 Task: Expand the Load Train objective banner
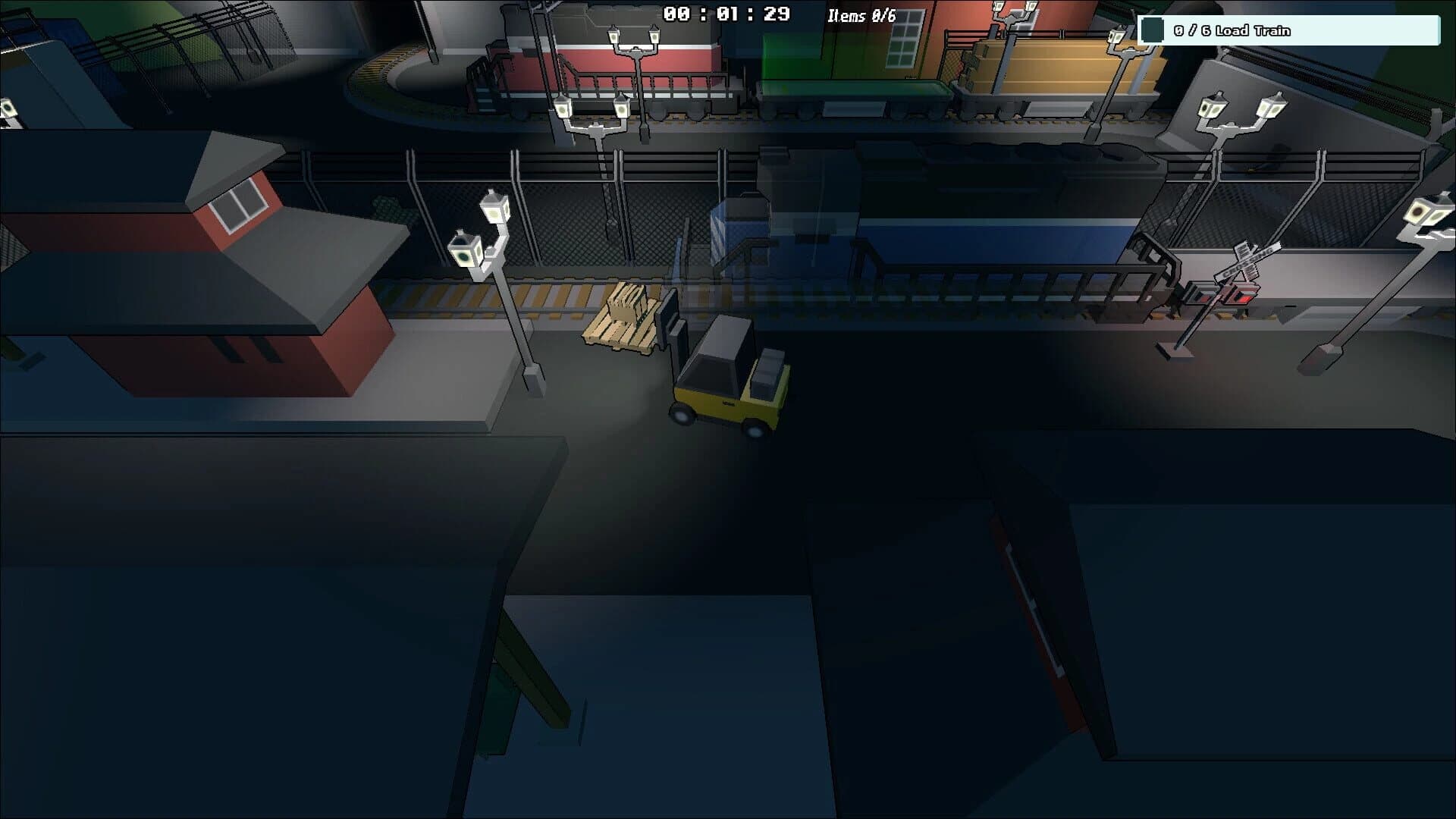click(x=1289, y=31)
